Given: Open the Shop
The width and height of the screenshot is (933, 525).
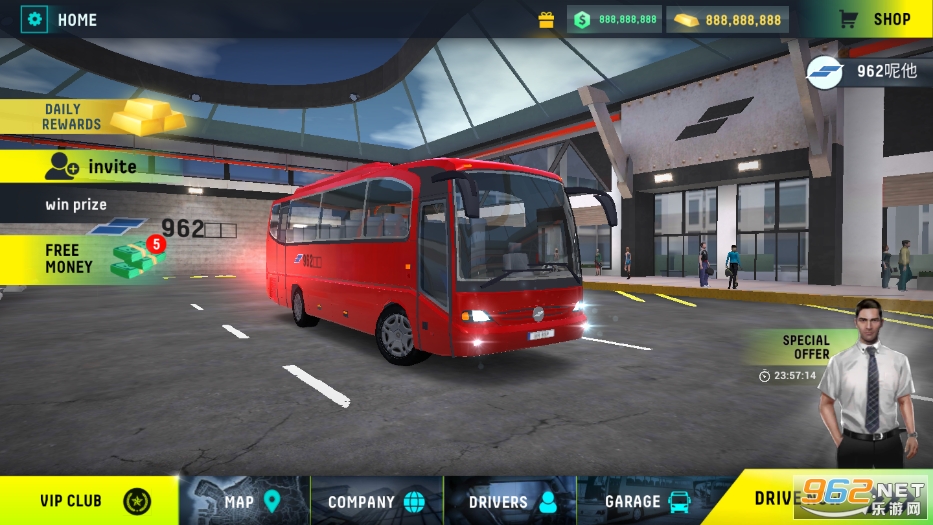Looking at the screenshot, I should (875, 19).
